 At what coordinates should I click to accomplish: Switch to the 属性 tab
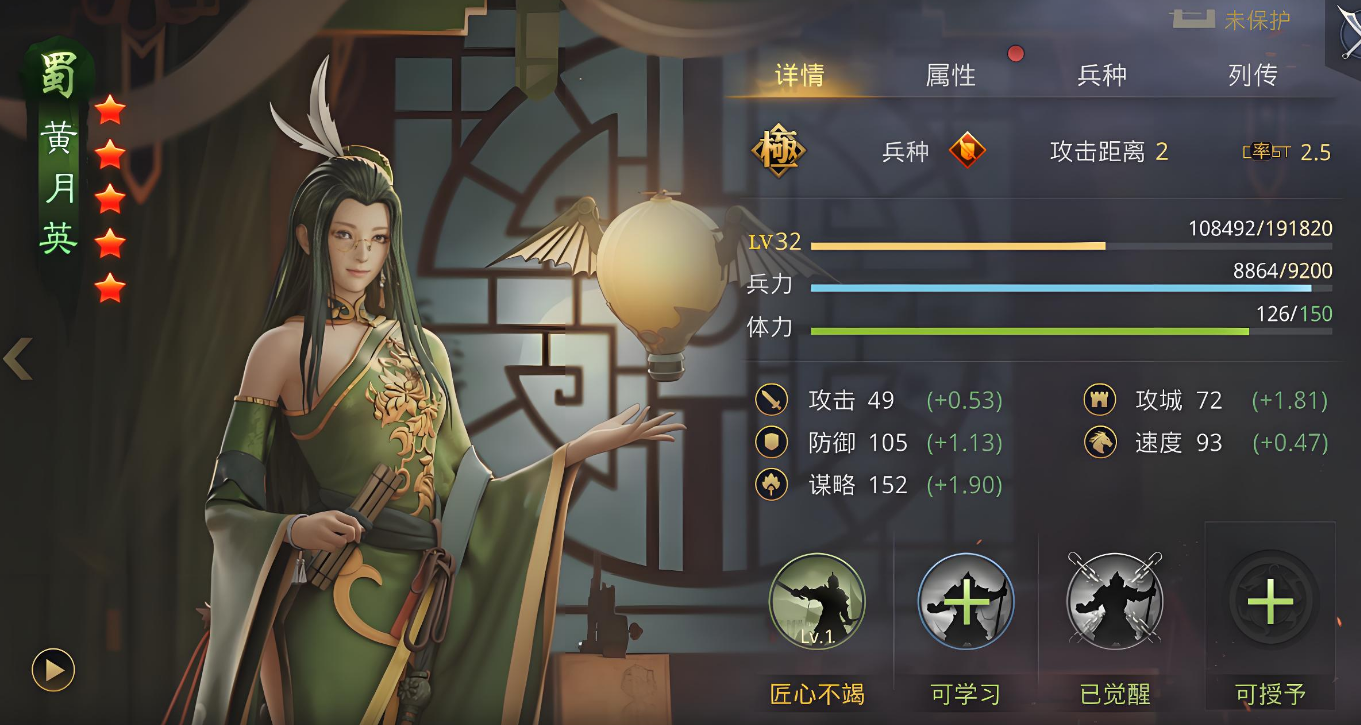pyautogui.click(x=949, y=73)
